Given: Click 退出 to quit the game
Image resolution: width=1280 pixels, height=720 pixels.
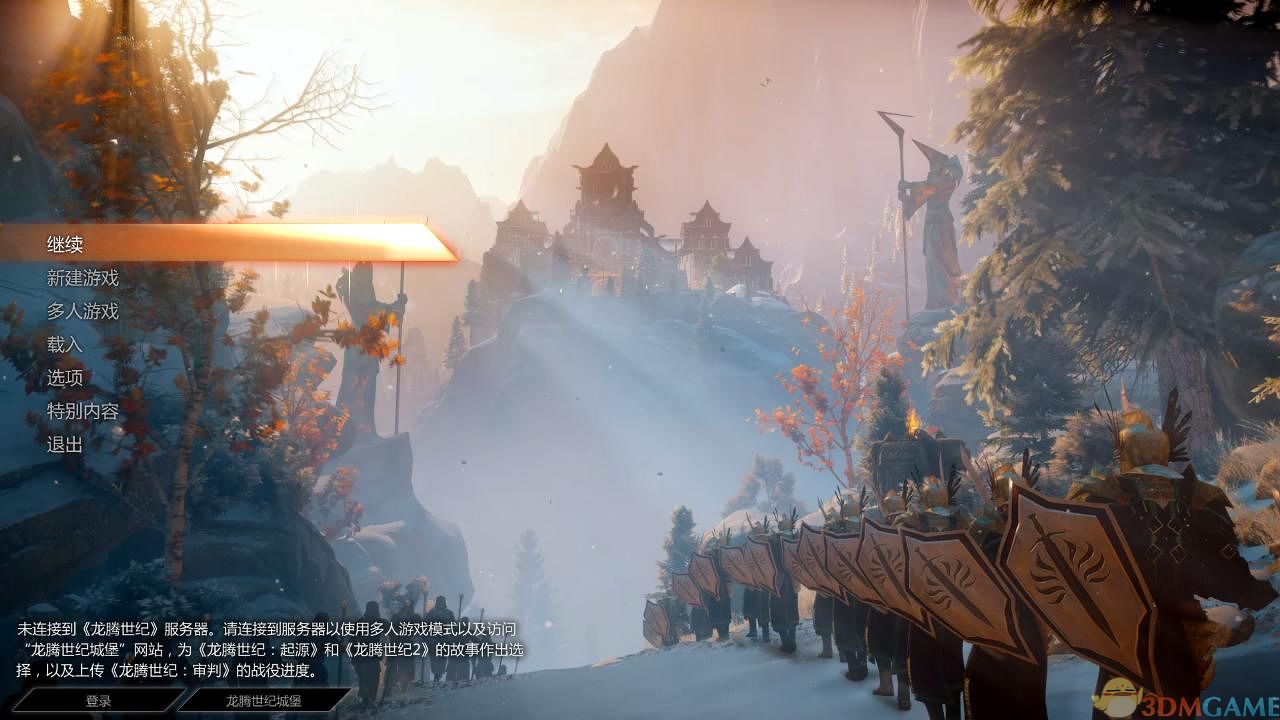Looking at the screenshot, I should 62,444.
